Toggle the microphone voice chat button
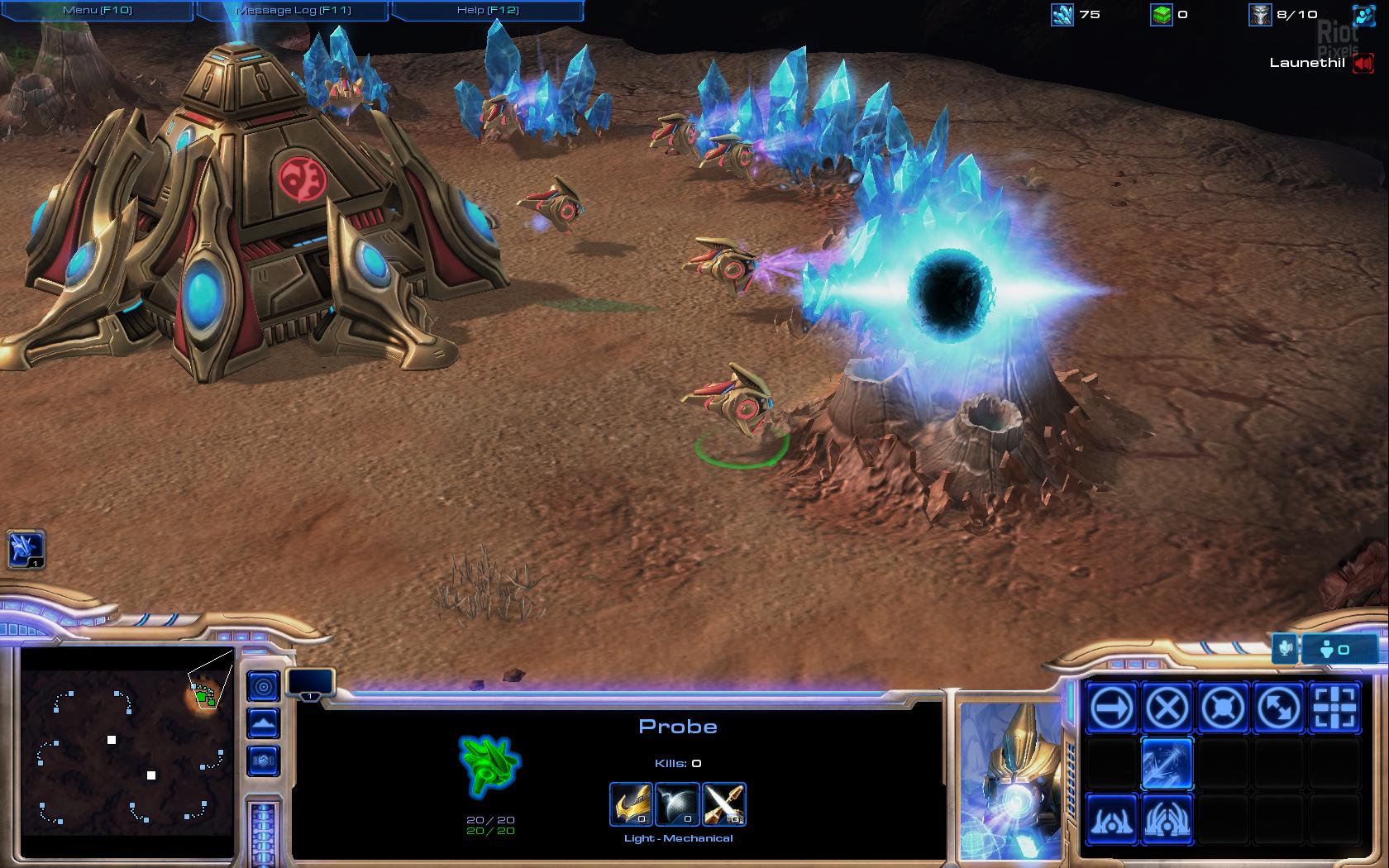Image resolution: width=1389 pixels, height=868 pixels. 1285,649
